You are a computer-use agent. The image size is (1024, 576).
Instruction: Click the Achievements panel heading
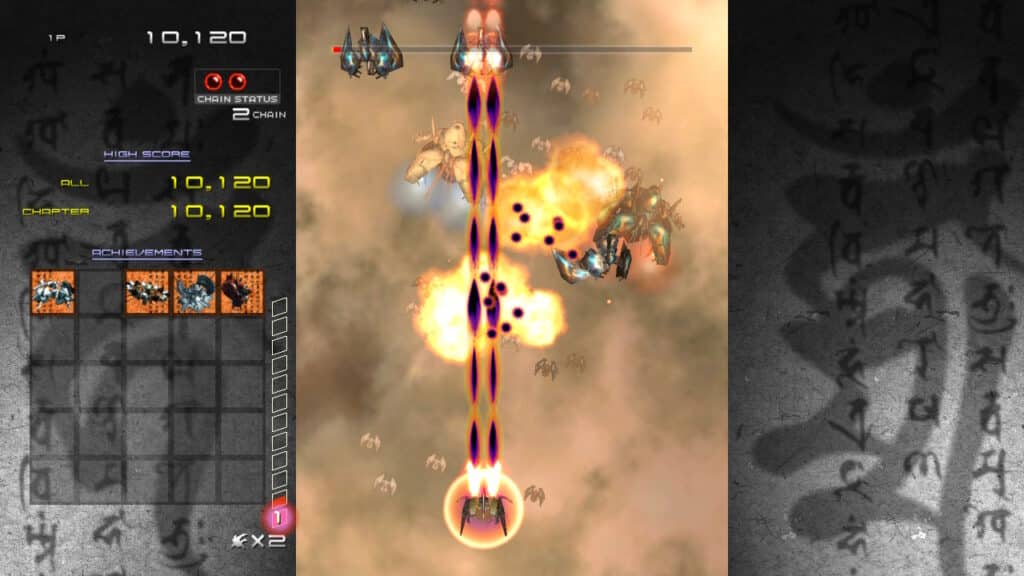click(147, 253)
